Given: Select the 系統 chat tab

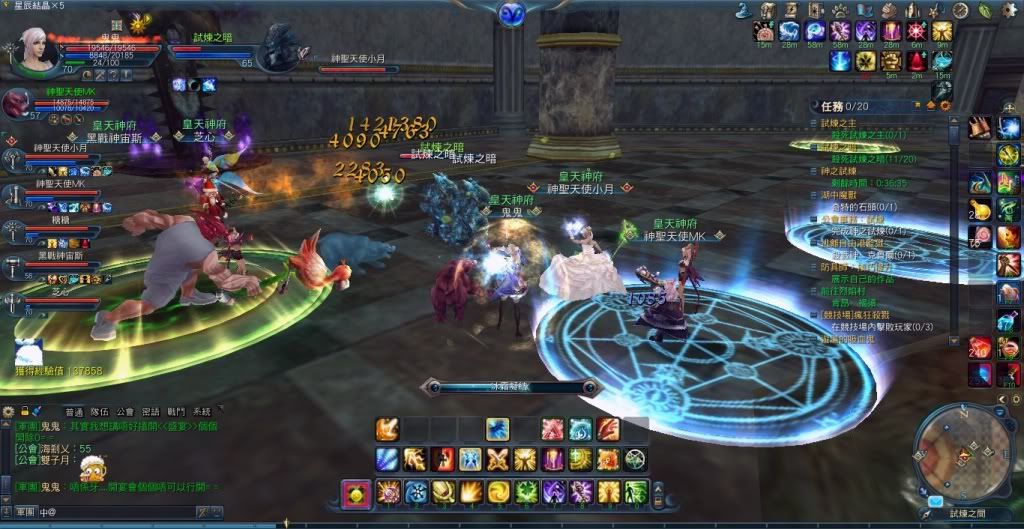Looking at the screenshot, I should pyautogui.click(x=202, y=411).
